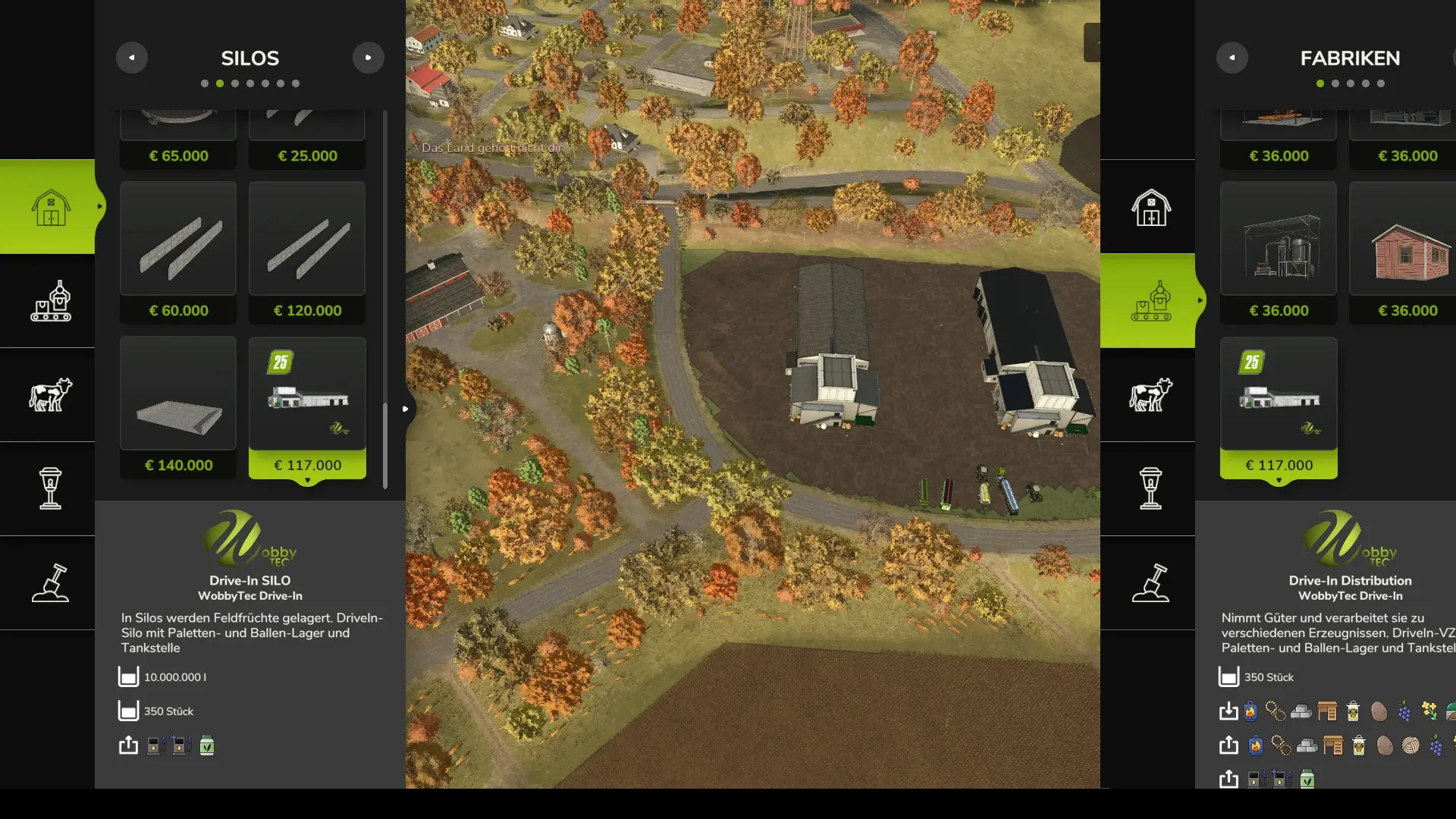The width and height of the screenshot is (1456, 819).
Task: Go to previous category before FABRIKEN
Action: pyautogui.click(x=1232, y=58)
